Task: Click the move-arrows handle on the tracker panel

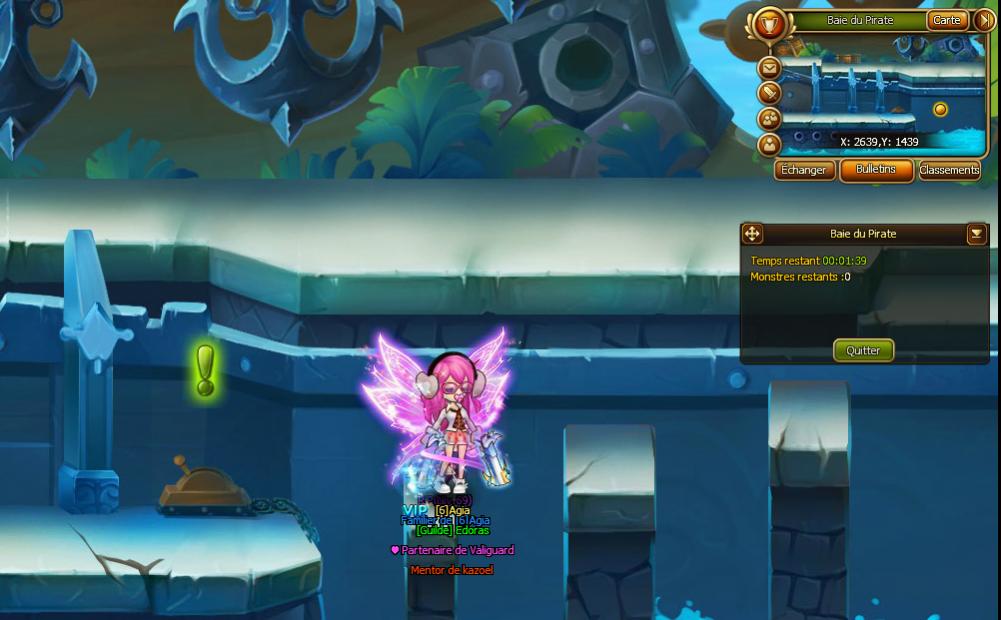Action: click(752, 234)
